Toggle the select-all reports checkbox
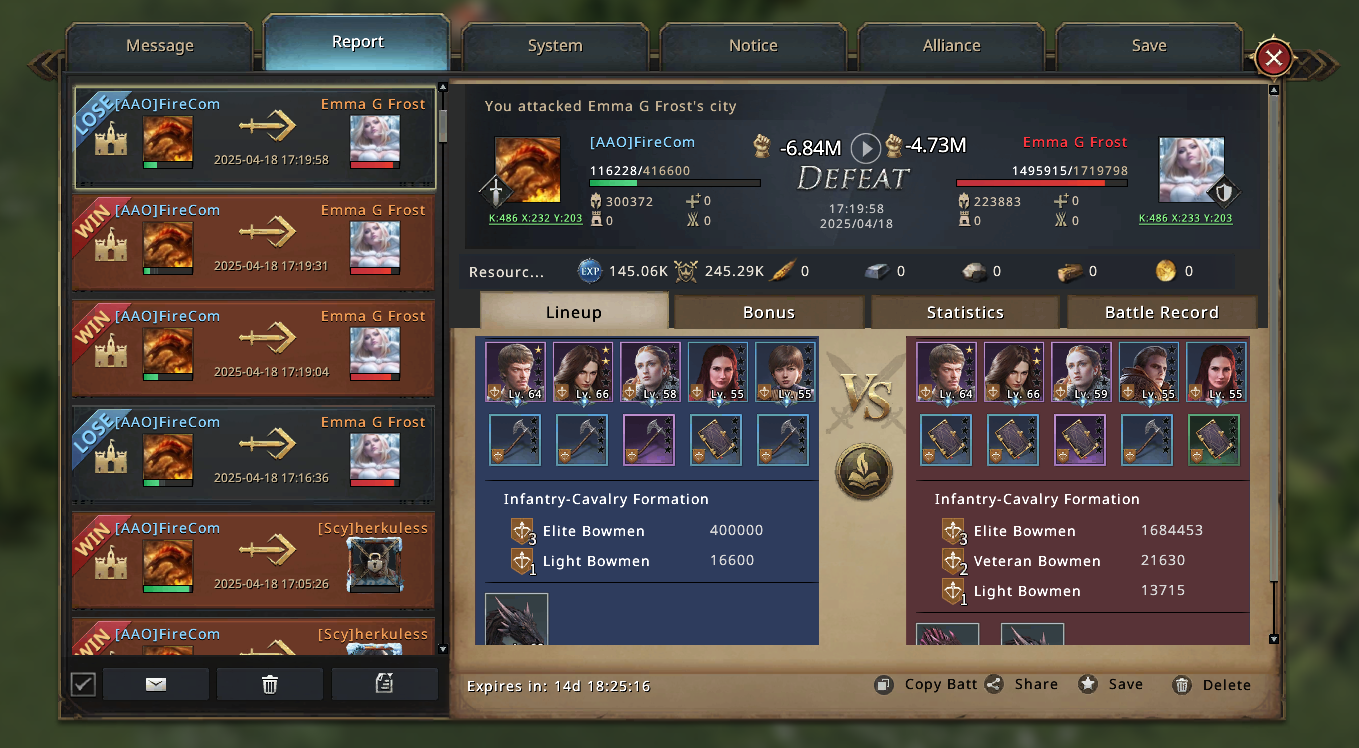Screen dimensions: 1359x748 pos(83,684)
